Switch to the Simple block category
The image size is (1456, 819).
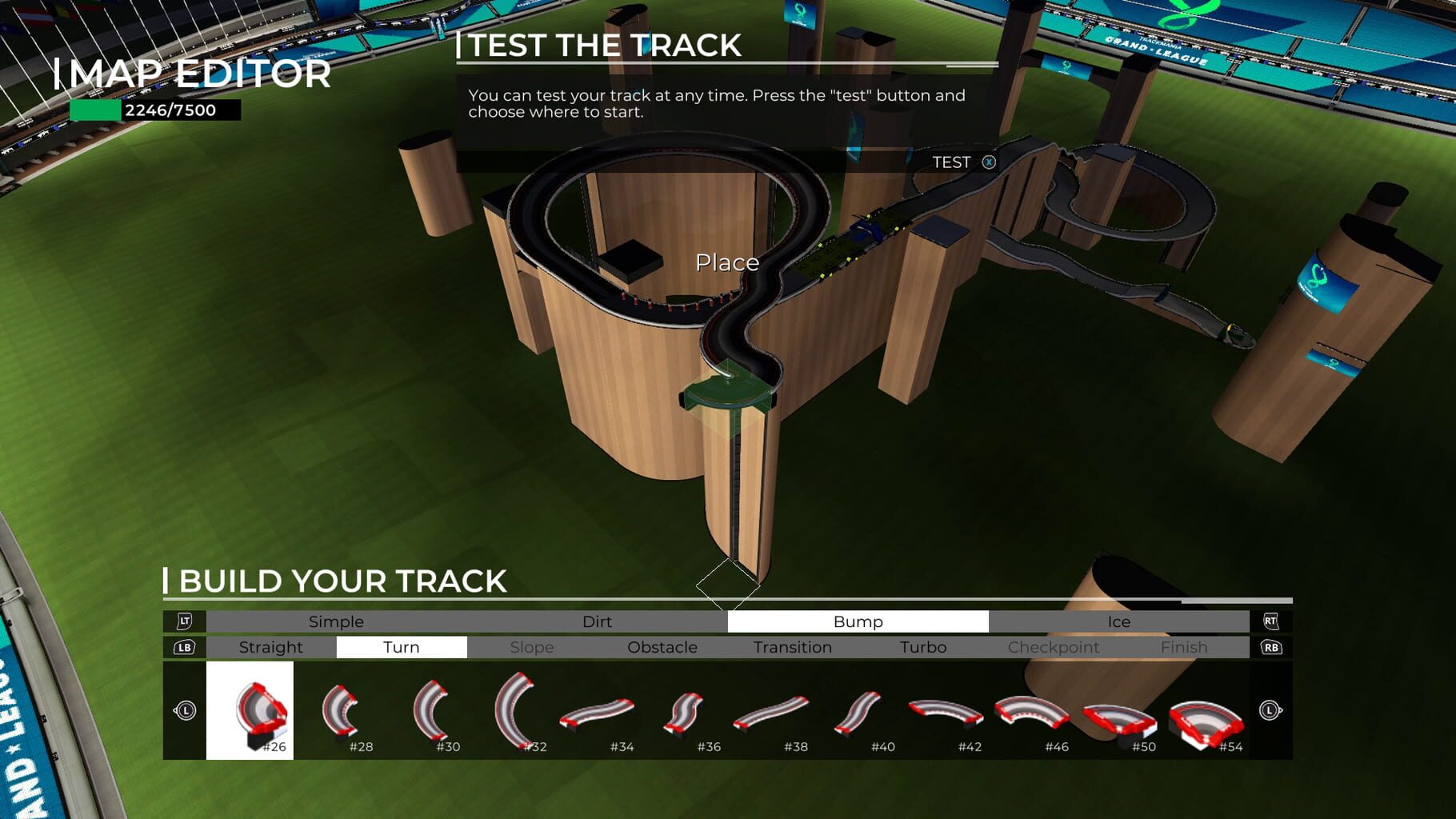coord(337,621)
